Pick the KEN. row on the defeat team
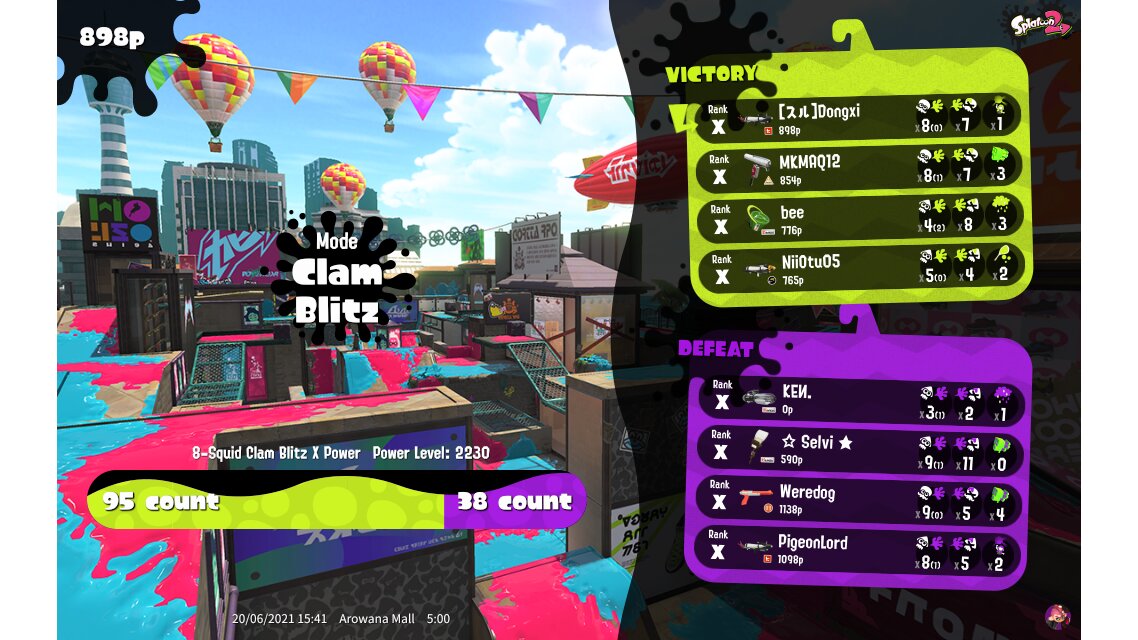1138x640 pixels. [860, 399]
